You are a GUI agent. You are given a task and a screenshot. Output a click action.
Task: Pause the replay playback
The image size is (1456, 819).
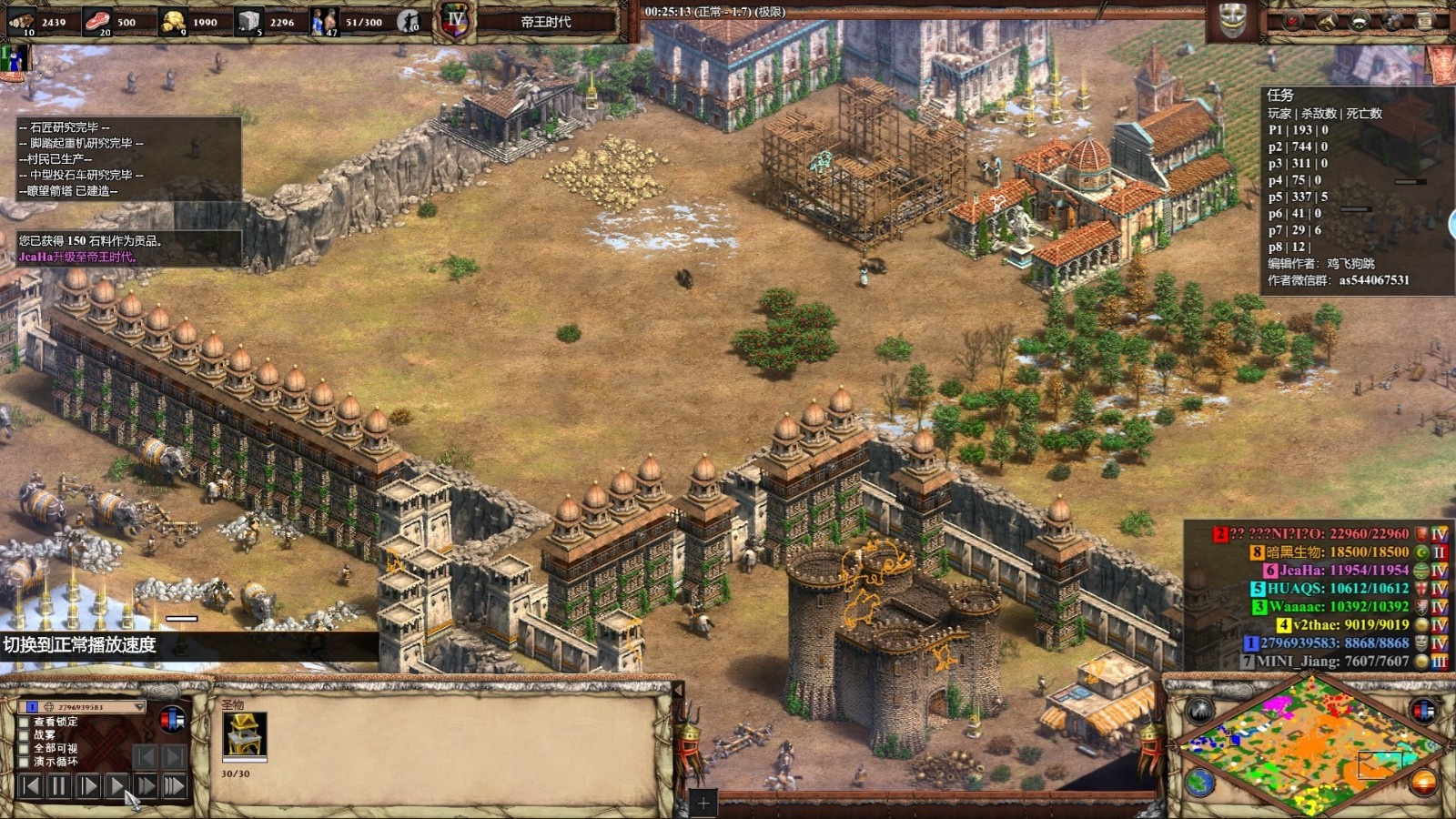[x=59, y=785]
